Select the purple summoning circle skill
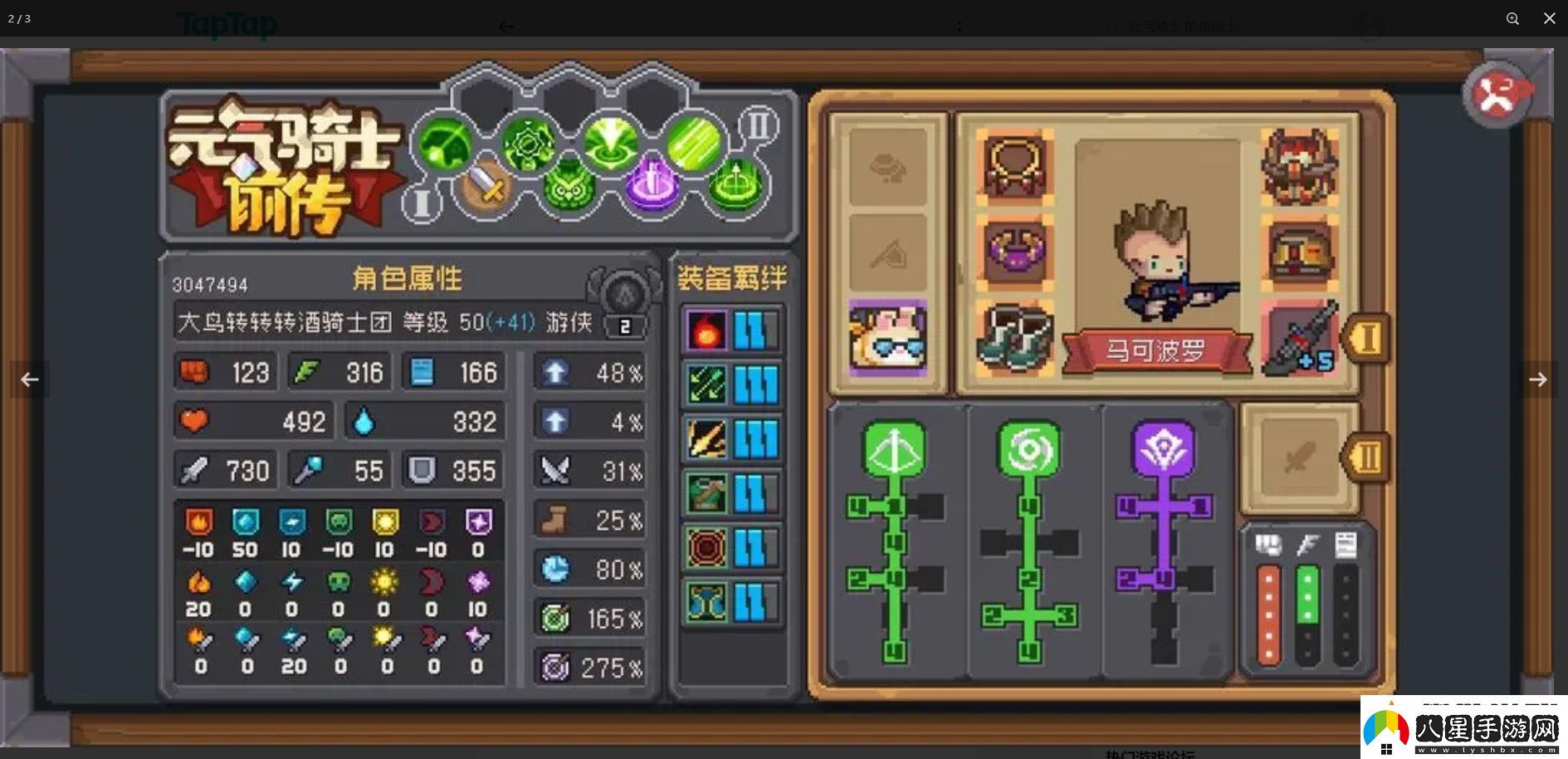 [x=652, y=189]
